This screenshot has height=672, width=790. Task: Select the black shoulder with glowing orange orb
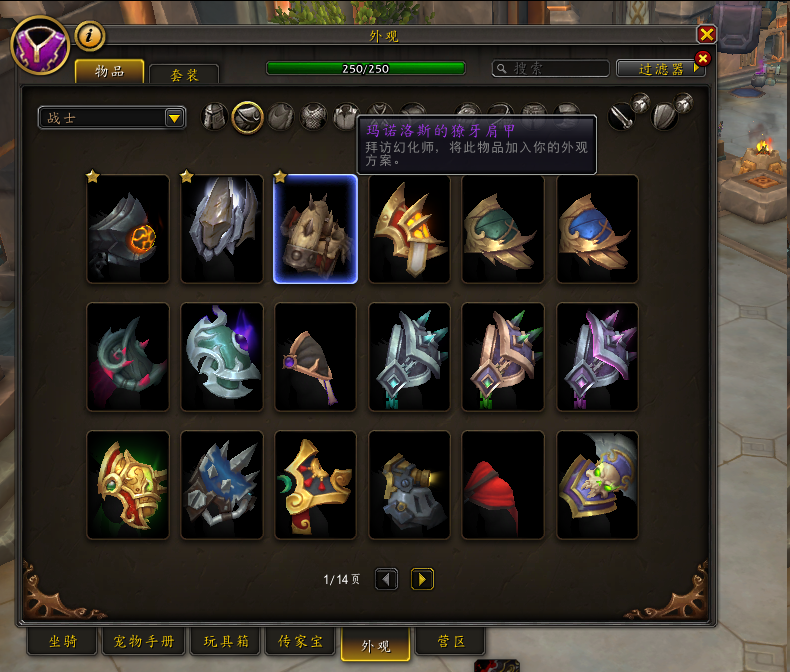pyautogui.click(x=128, y=229)
